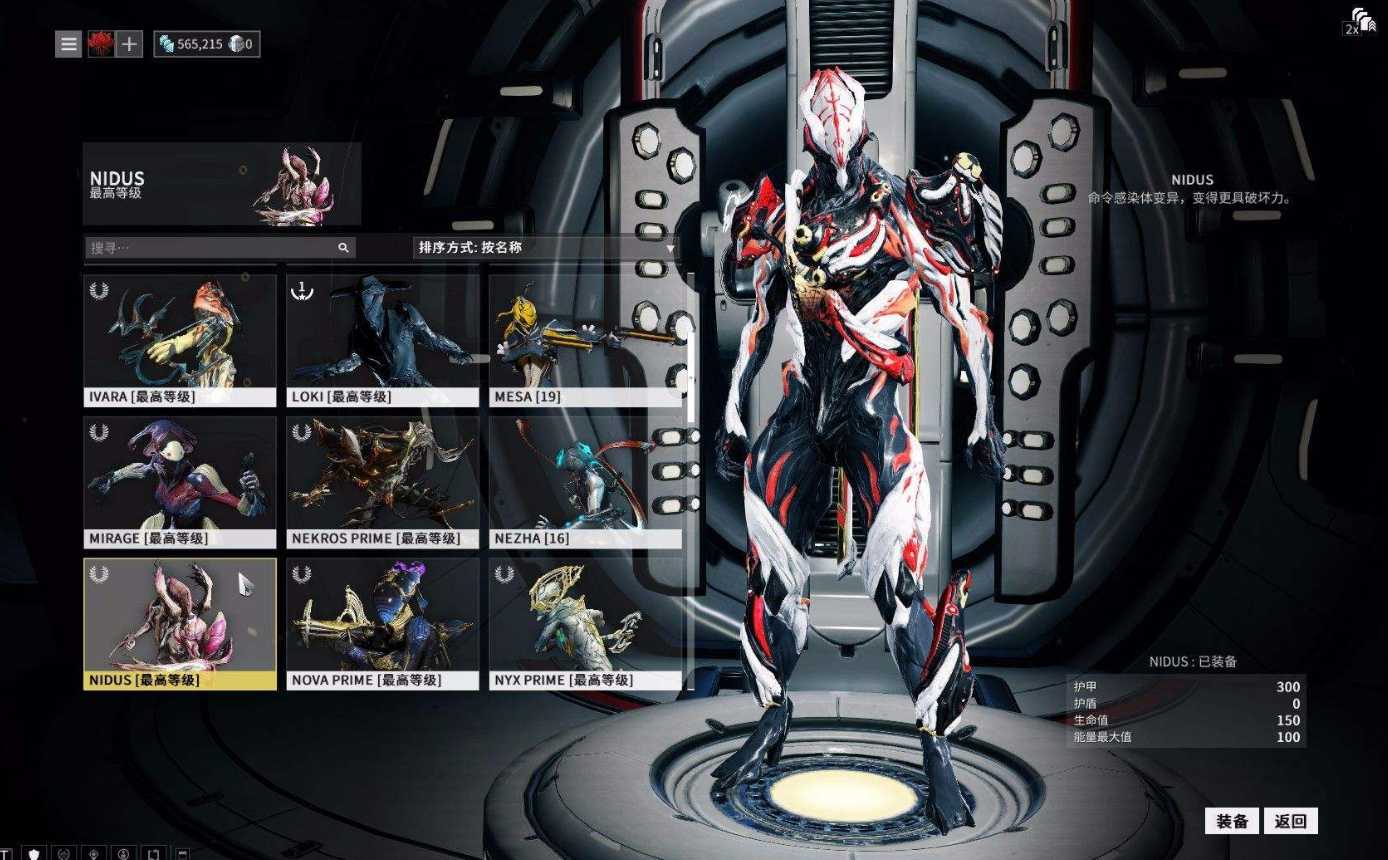Image resolution: width=1388 pixels, height=860 pixels.
Task: Select the Ivara warframe tile
Action: 180,339
